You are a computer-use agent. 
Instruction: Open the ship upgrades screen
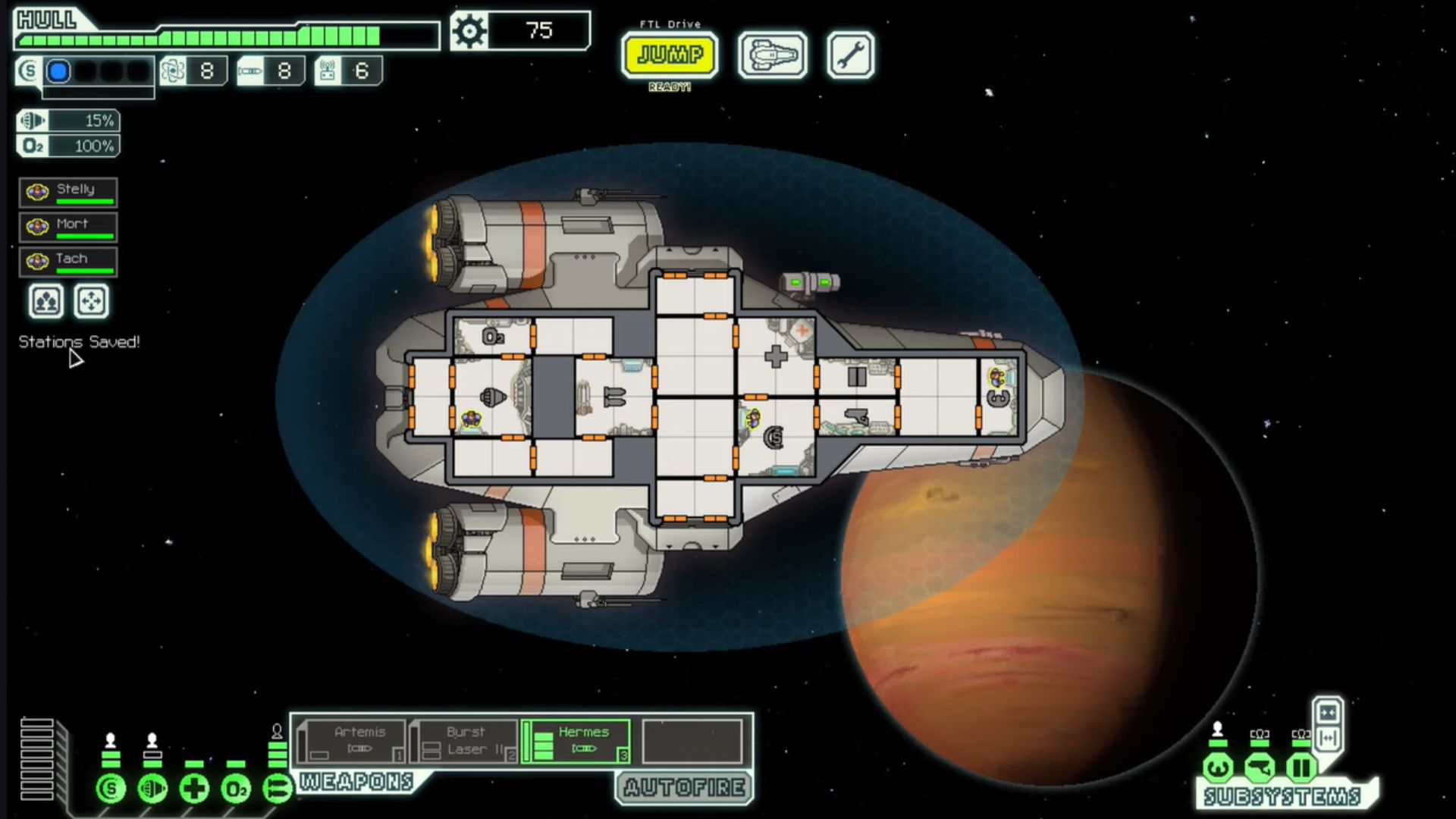[772, 55]
